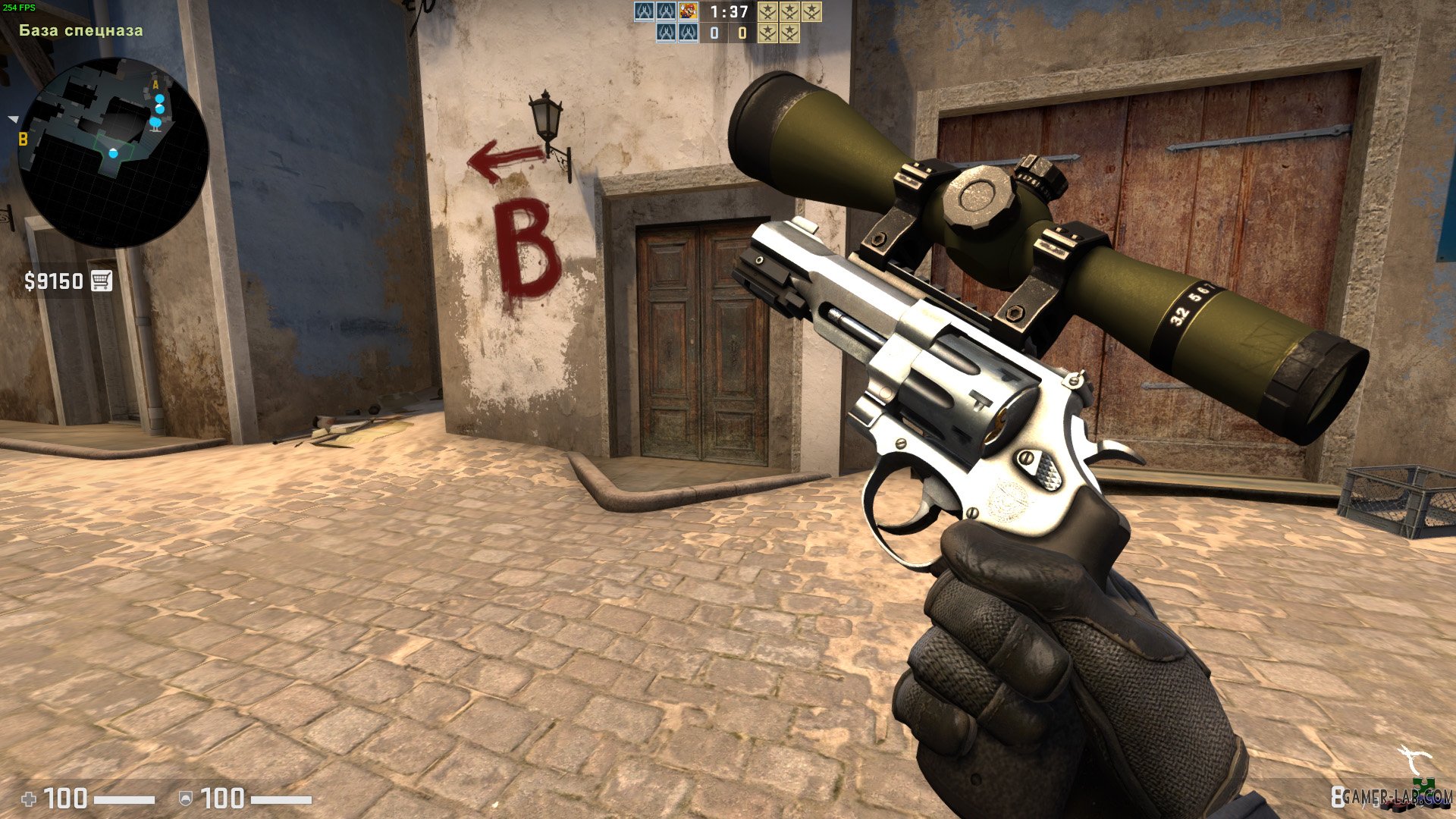Click the T score number in yellow
The width and height of the screenshot is (1456, 819).
point(742,33)
